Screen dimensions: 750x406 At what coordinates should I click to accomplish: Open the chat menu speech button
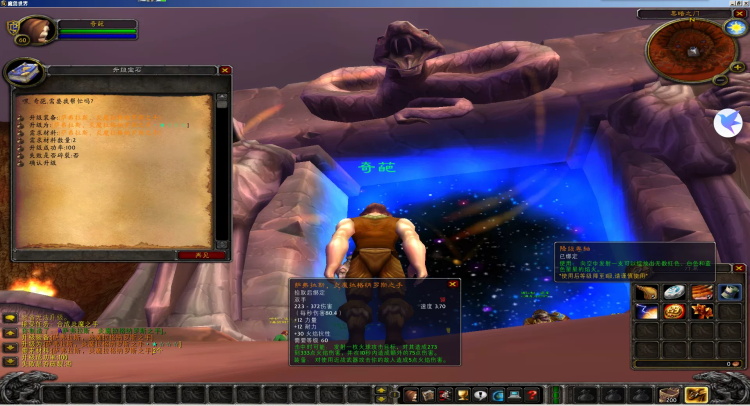pyautogui.click(x=9, y=318)
